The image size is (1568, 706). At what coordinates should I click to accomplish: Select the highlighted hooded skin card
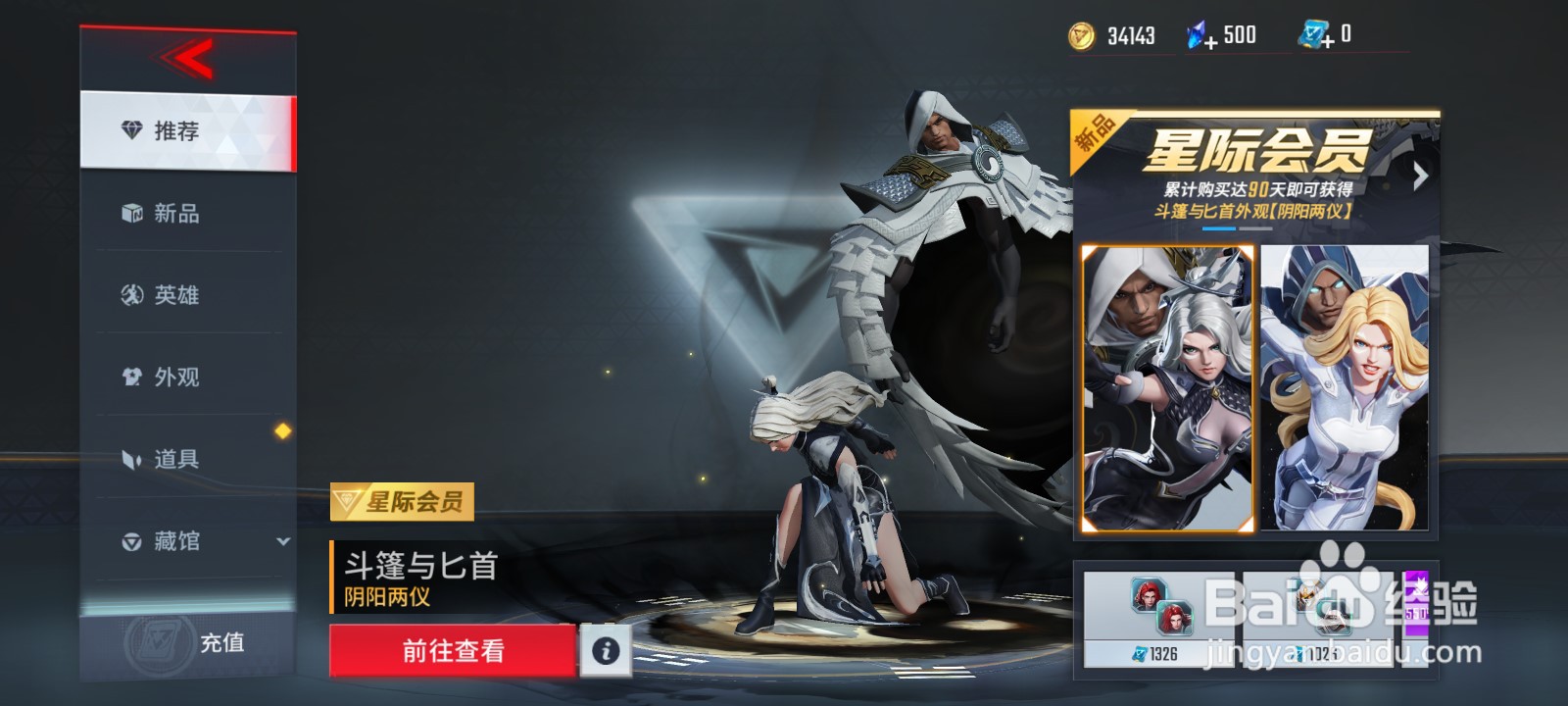coord(1168,390)
